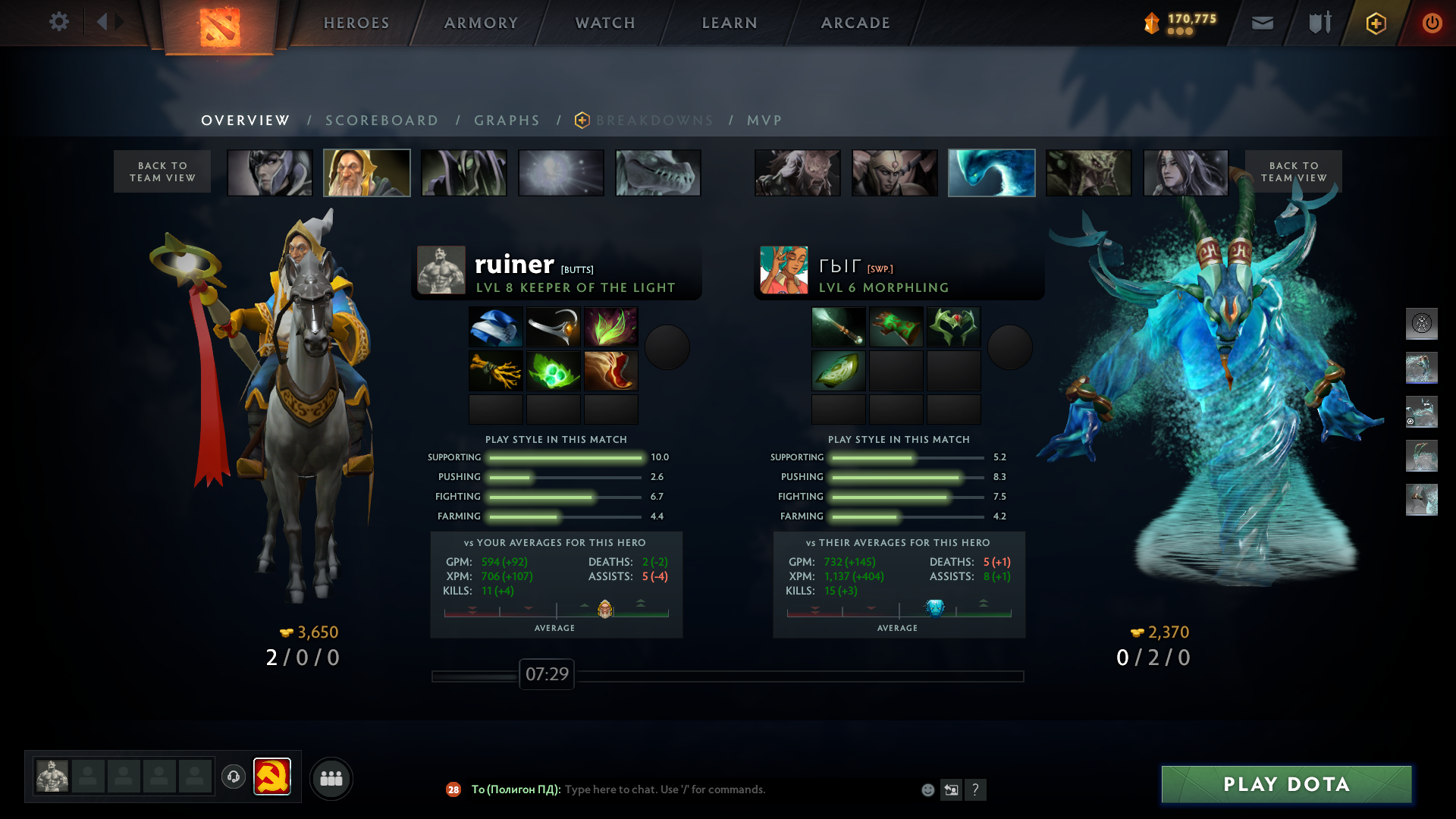The image size is (1456, 819).
Task: Go back using the left navigation arrow
Action: point(102,22)
